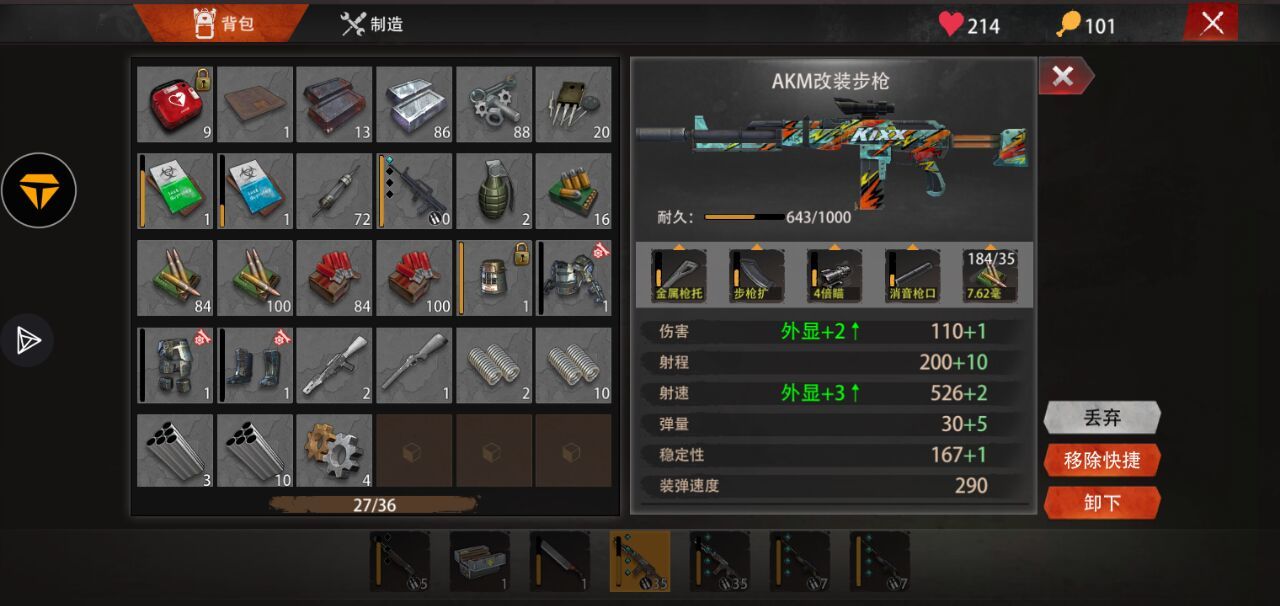Select the 消音枪口 silencer attachment slot
Image resolution: width=1280 pixels, height=606 pixels.
point(912,275)
